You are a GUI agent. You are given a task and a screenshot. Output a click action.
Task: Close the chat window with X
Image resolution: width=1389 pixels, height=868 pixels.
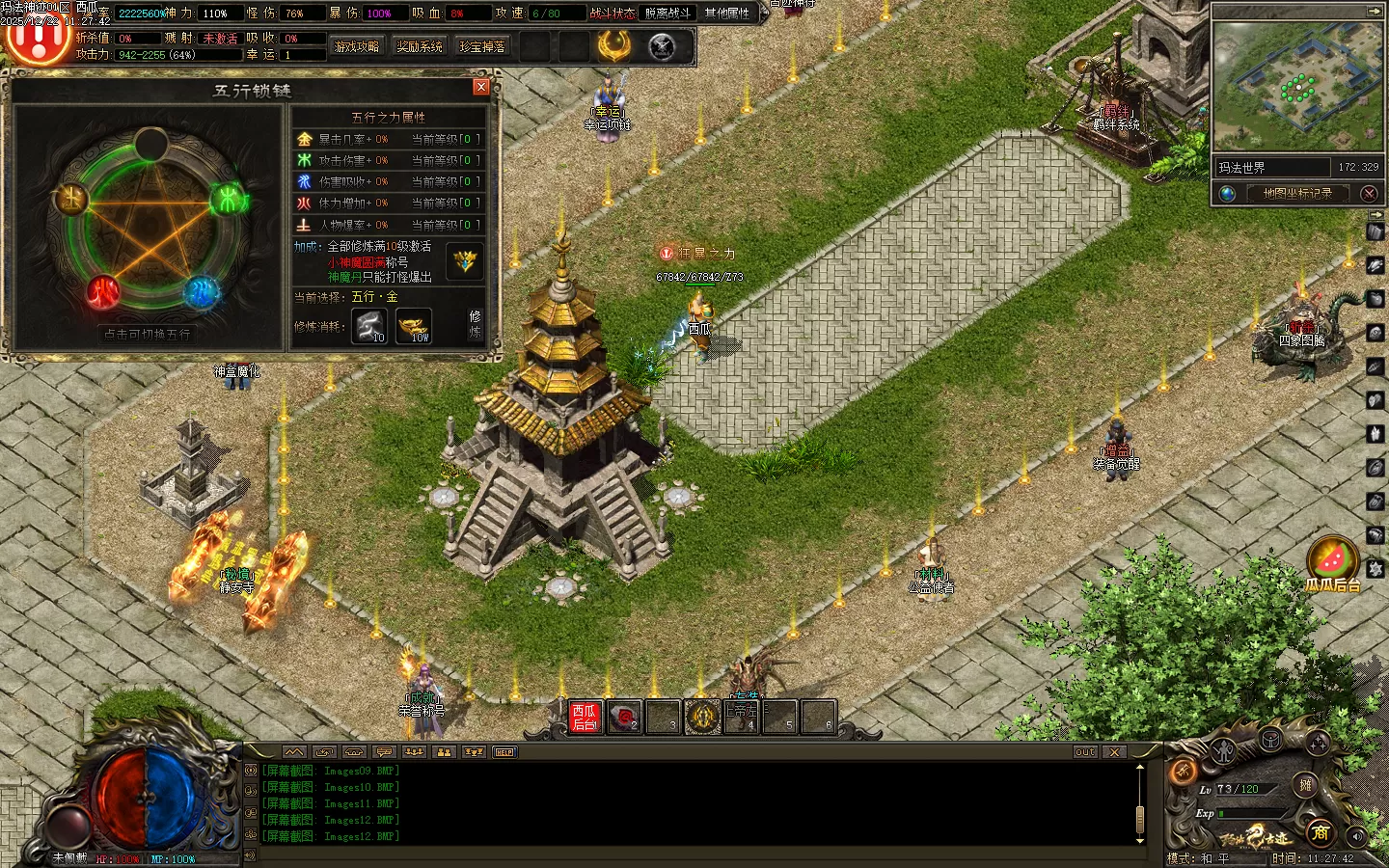point(1114,752)
